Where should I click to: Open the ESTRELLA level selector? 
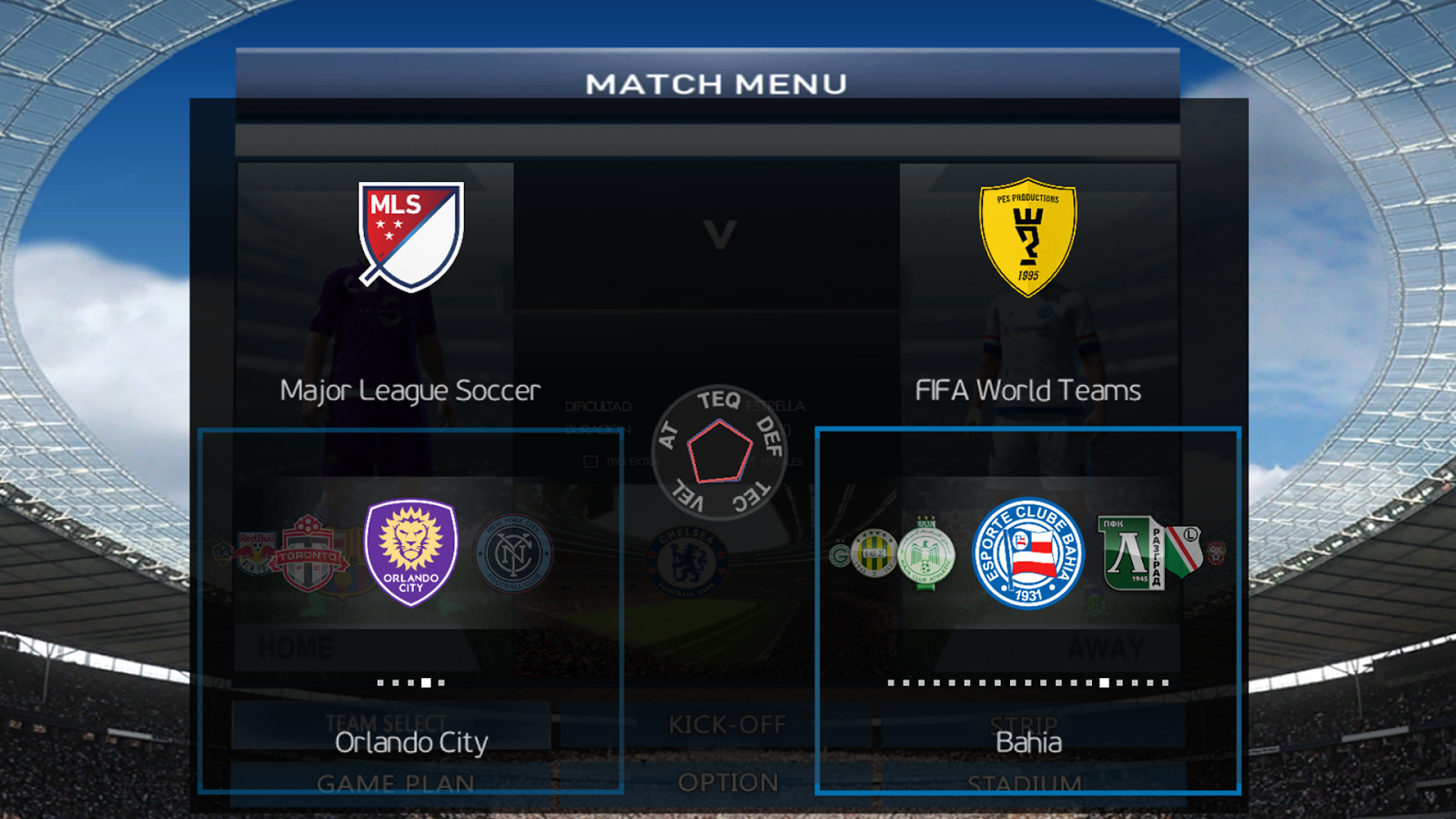(775, 407)
